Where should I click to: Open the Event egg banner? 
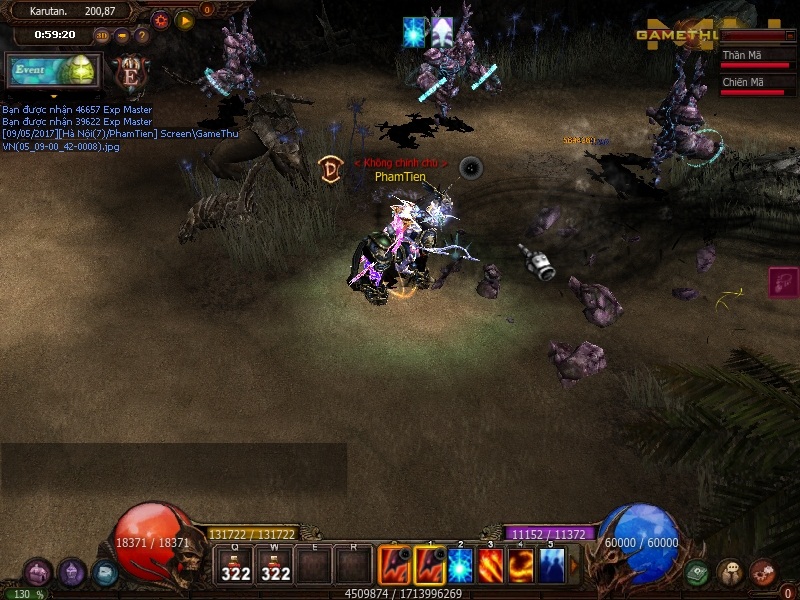click(x=54, y=71)
